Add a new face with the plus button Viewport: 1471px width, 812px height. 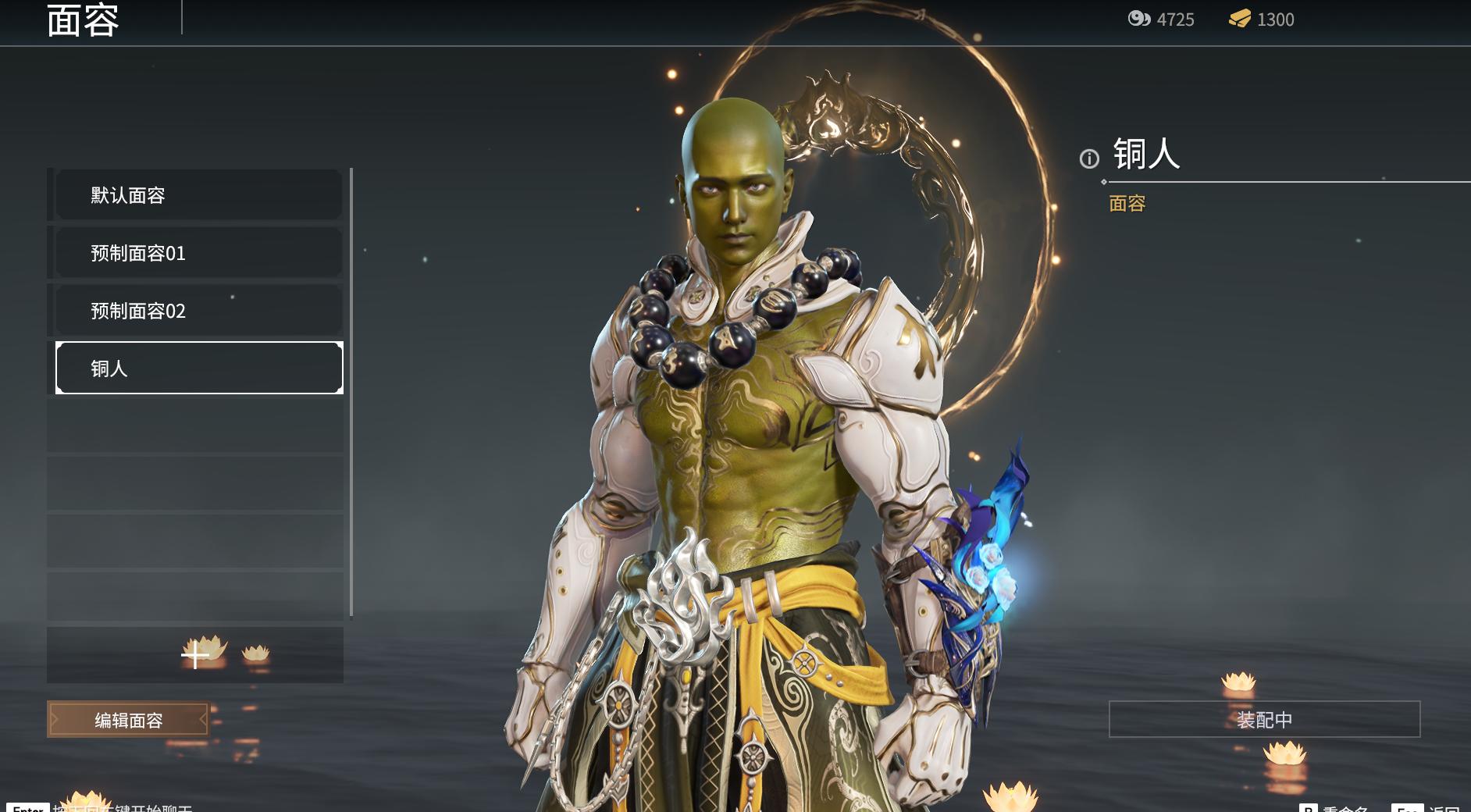click(x=194, y=656)
